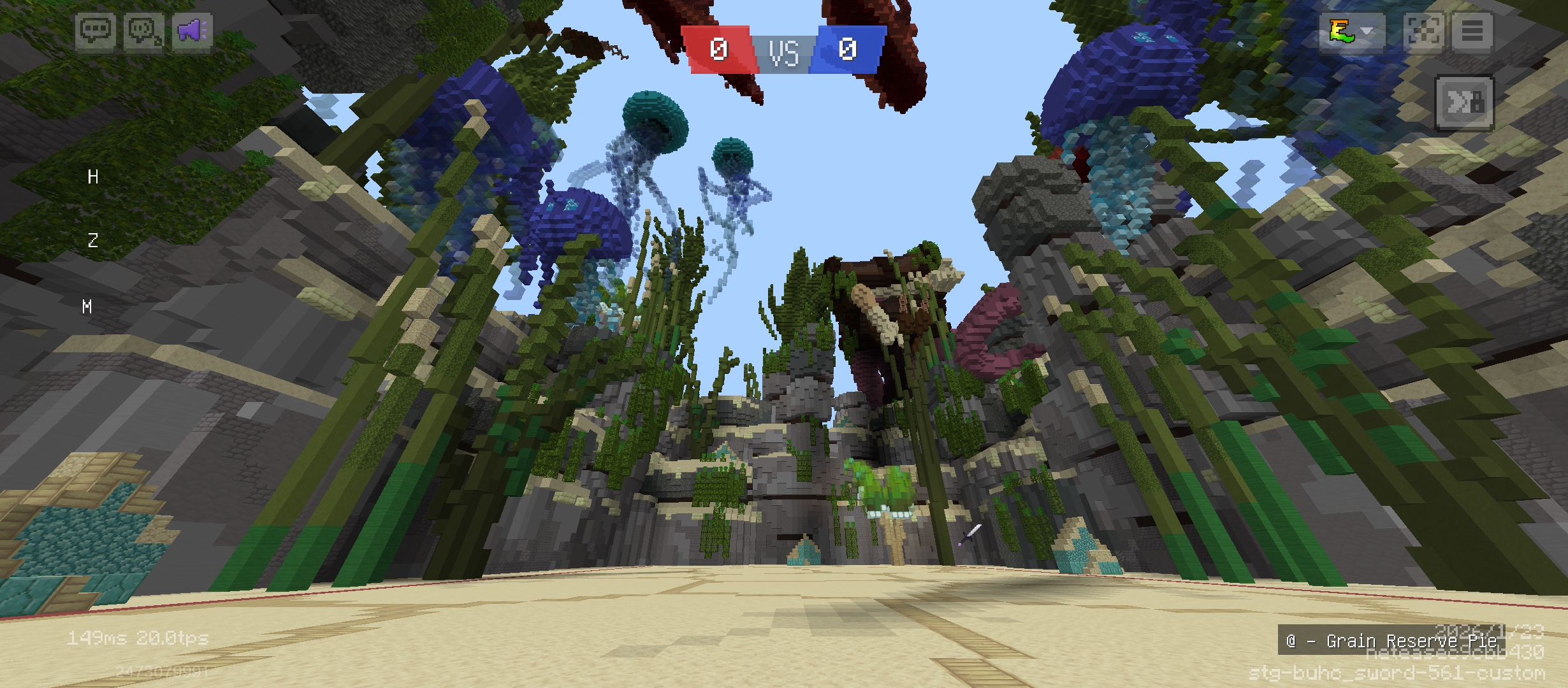Toggle the fullscreen frame button

coord(1424,31)
